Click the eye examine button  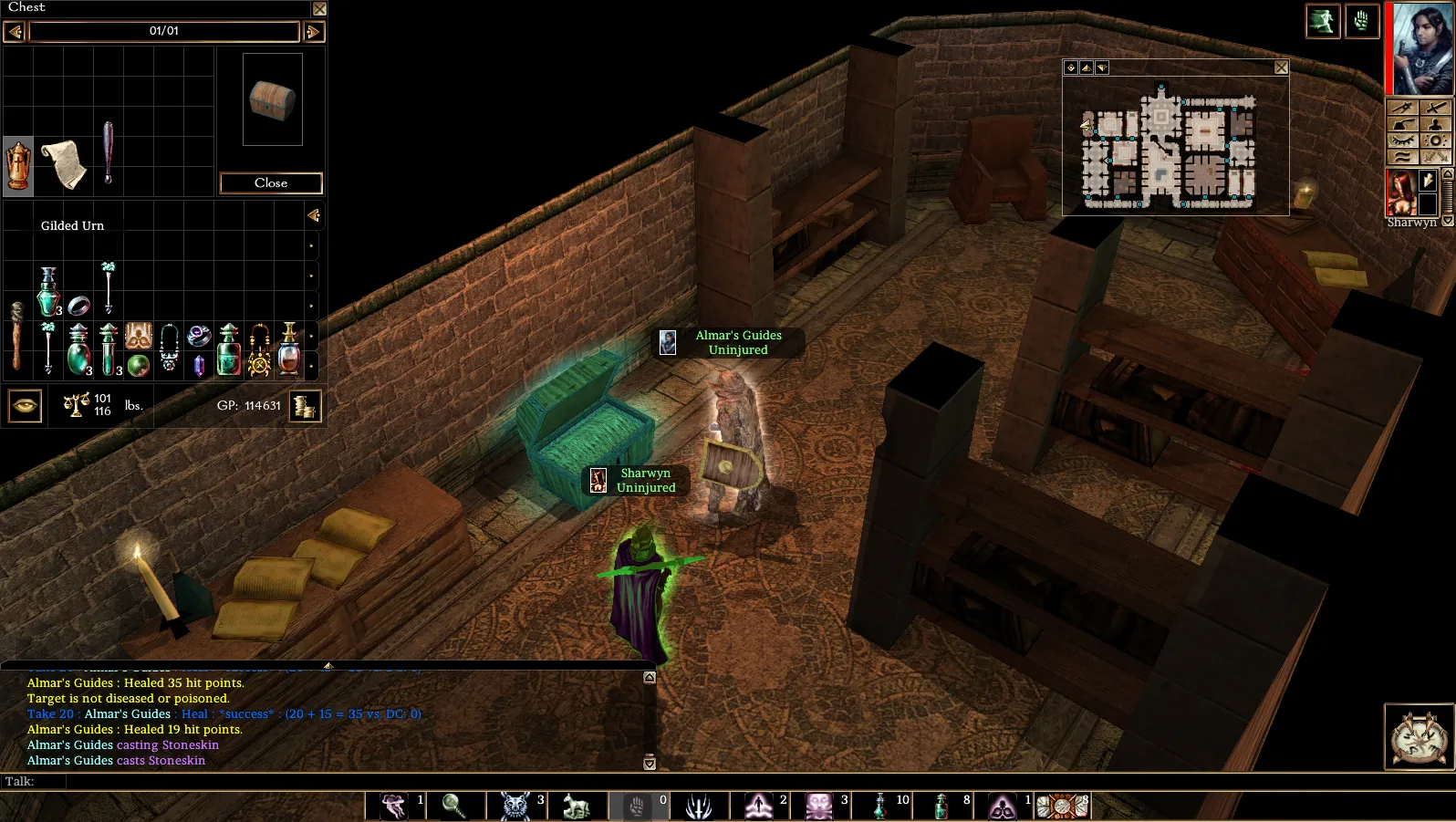click(x=25, y=406)
